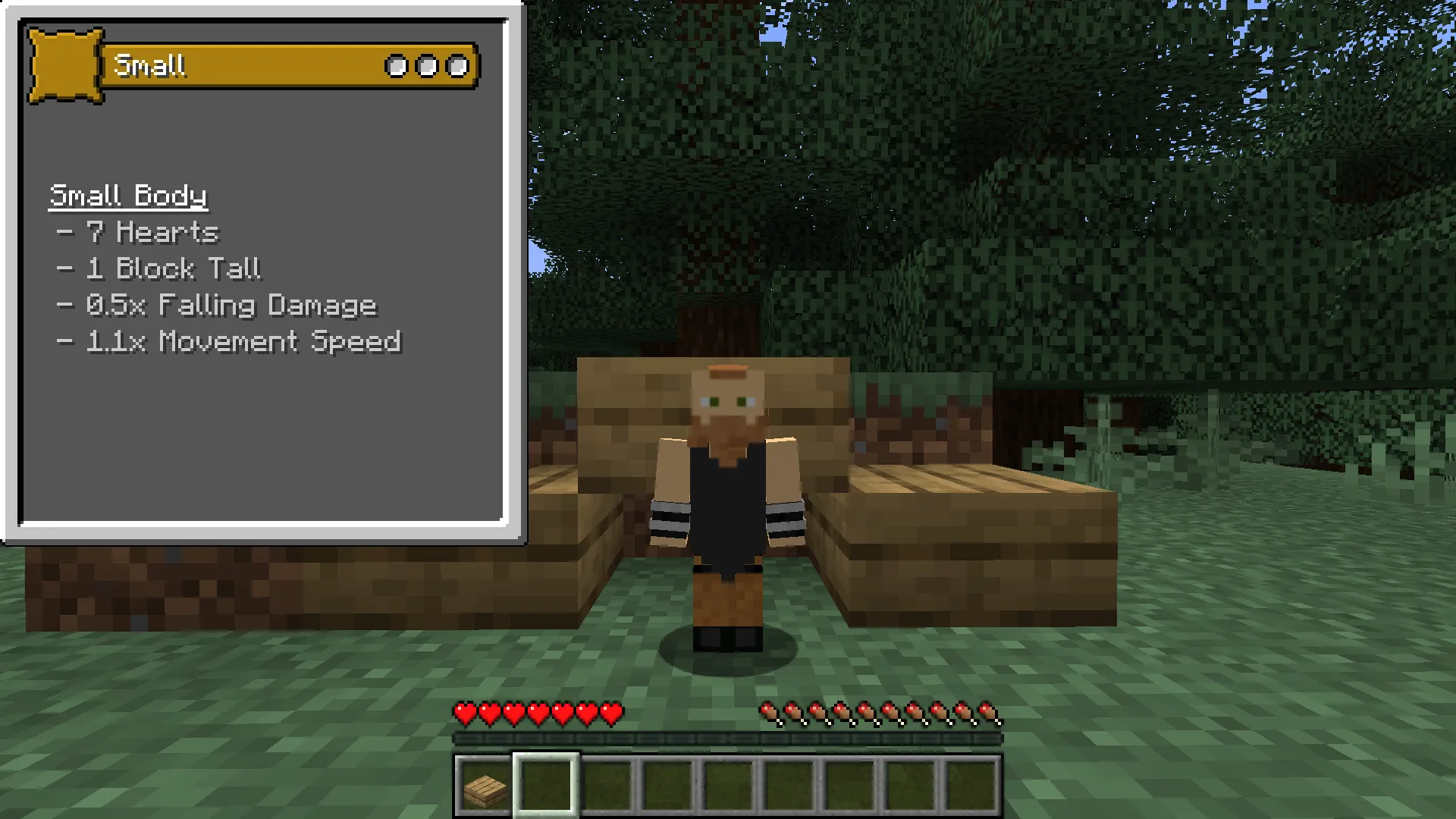1456x819 pixels.
Task: Select the middle circle indicator next to Small
Action: [x=427, y=66]
